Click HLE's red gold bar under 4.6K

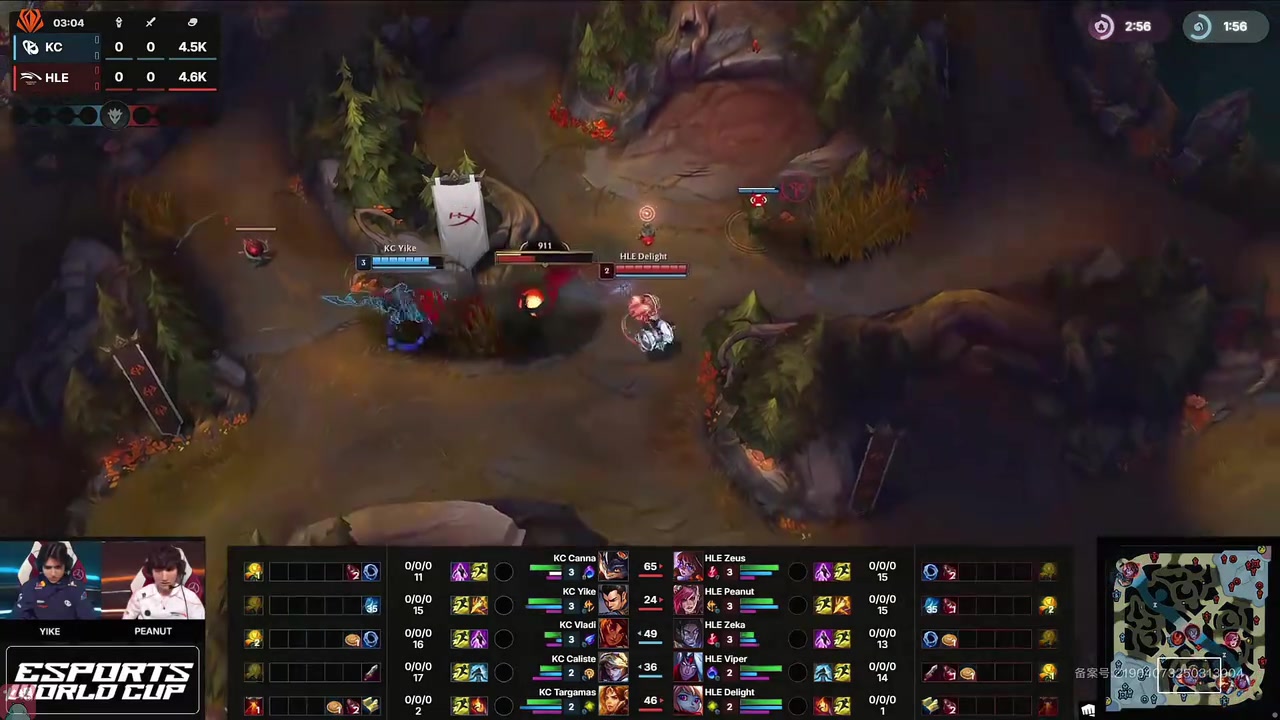(192, 88)
